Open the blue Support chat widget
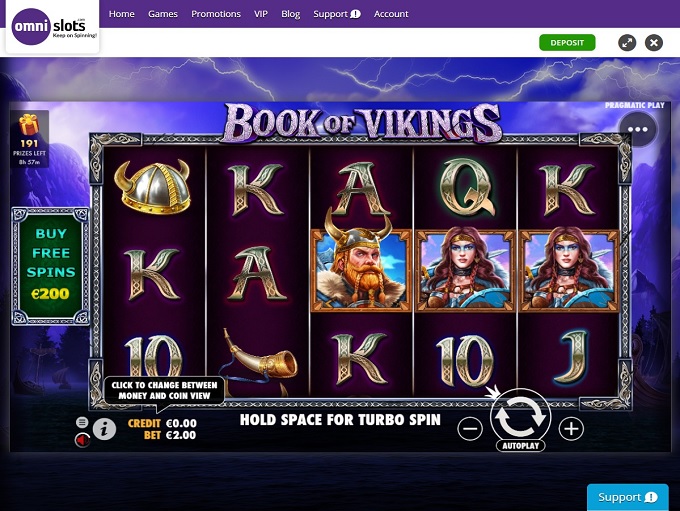 click(x=627, y=497)
